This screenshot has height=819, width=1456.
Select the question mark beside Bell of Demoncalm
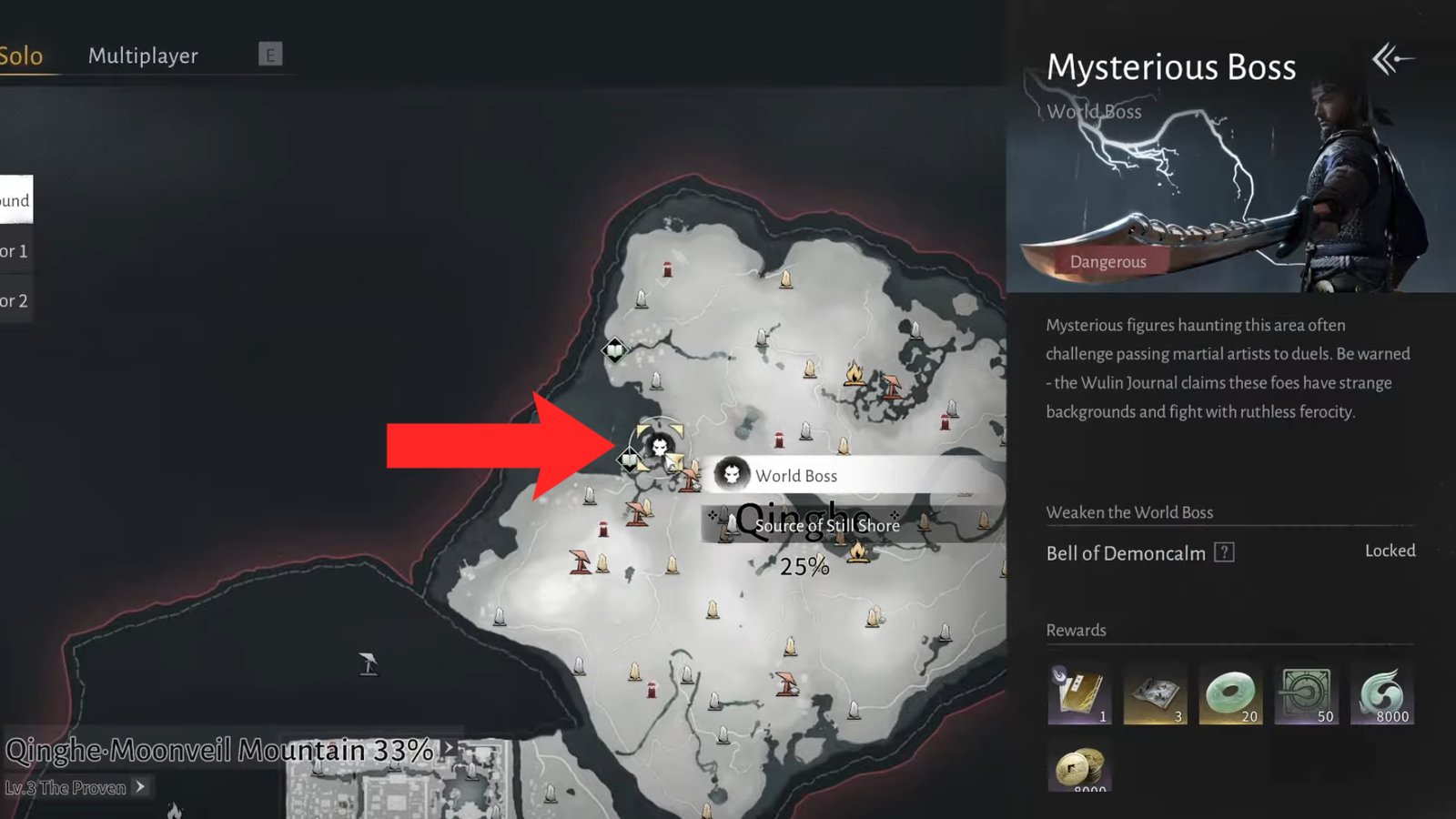tap(1222, 552)
